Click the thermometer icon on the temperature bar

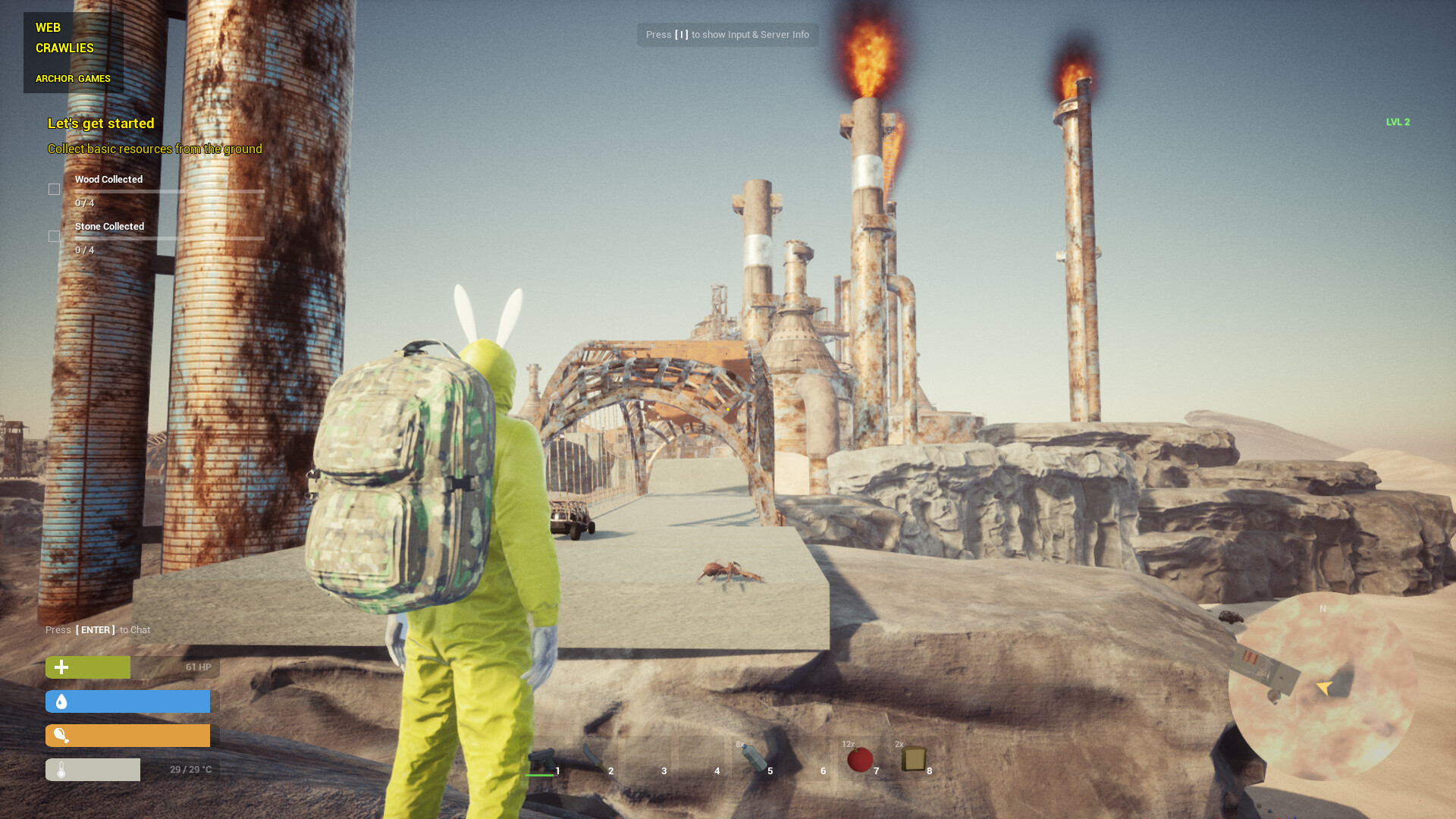click(x=61, y=769)
